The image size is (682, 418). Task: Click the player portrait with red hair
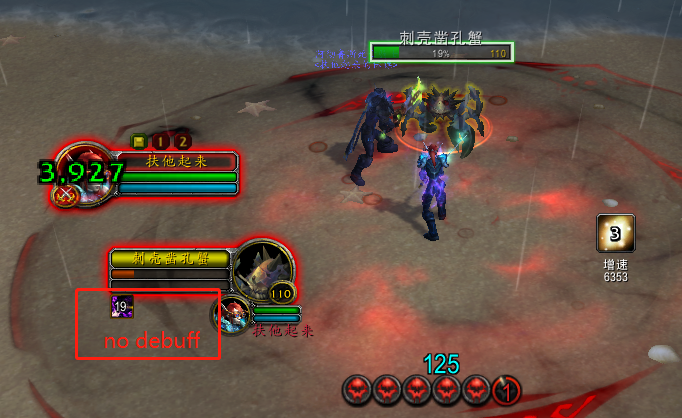(x=80, y=172)
